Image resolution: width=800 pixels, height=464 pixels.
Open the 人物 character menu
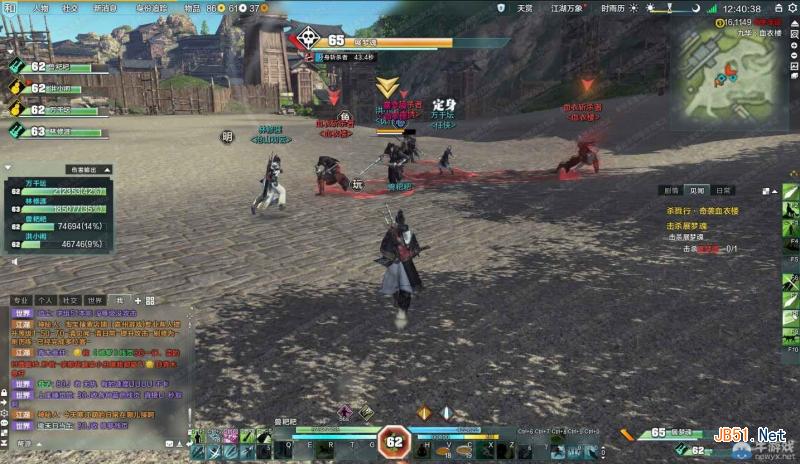pyautogui.click(x=40, y=8)
